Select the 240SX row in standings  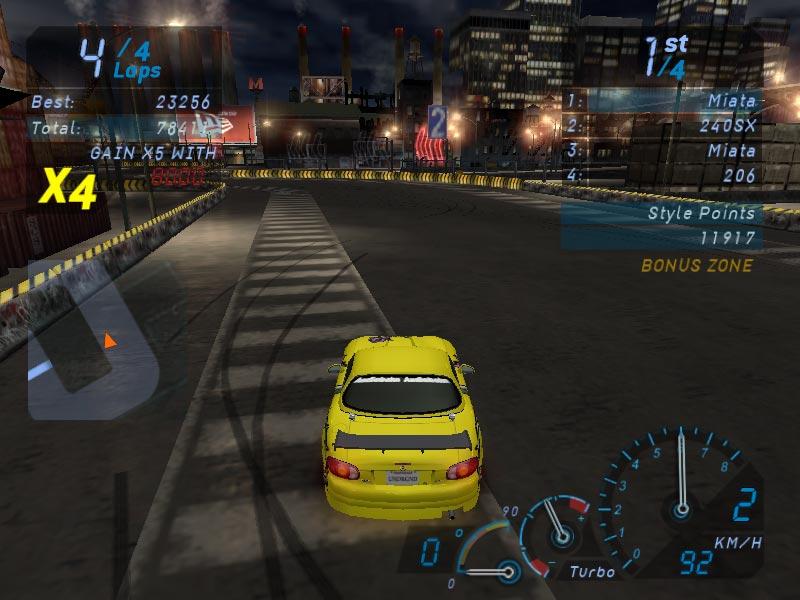click(x=662, y=126)
